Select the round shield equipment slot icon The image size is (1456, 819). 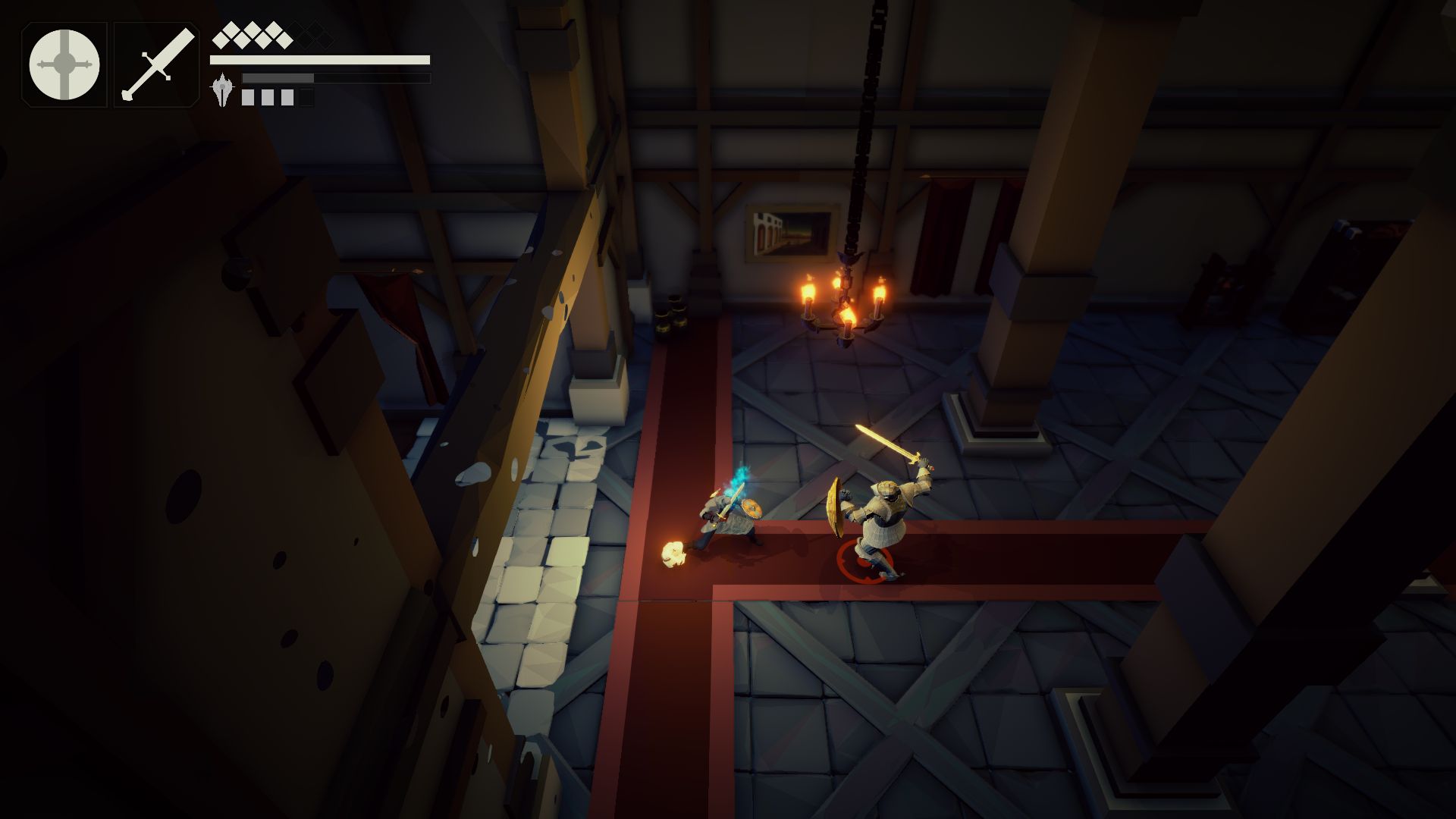click(x=64, y=64)
